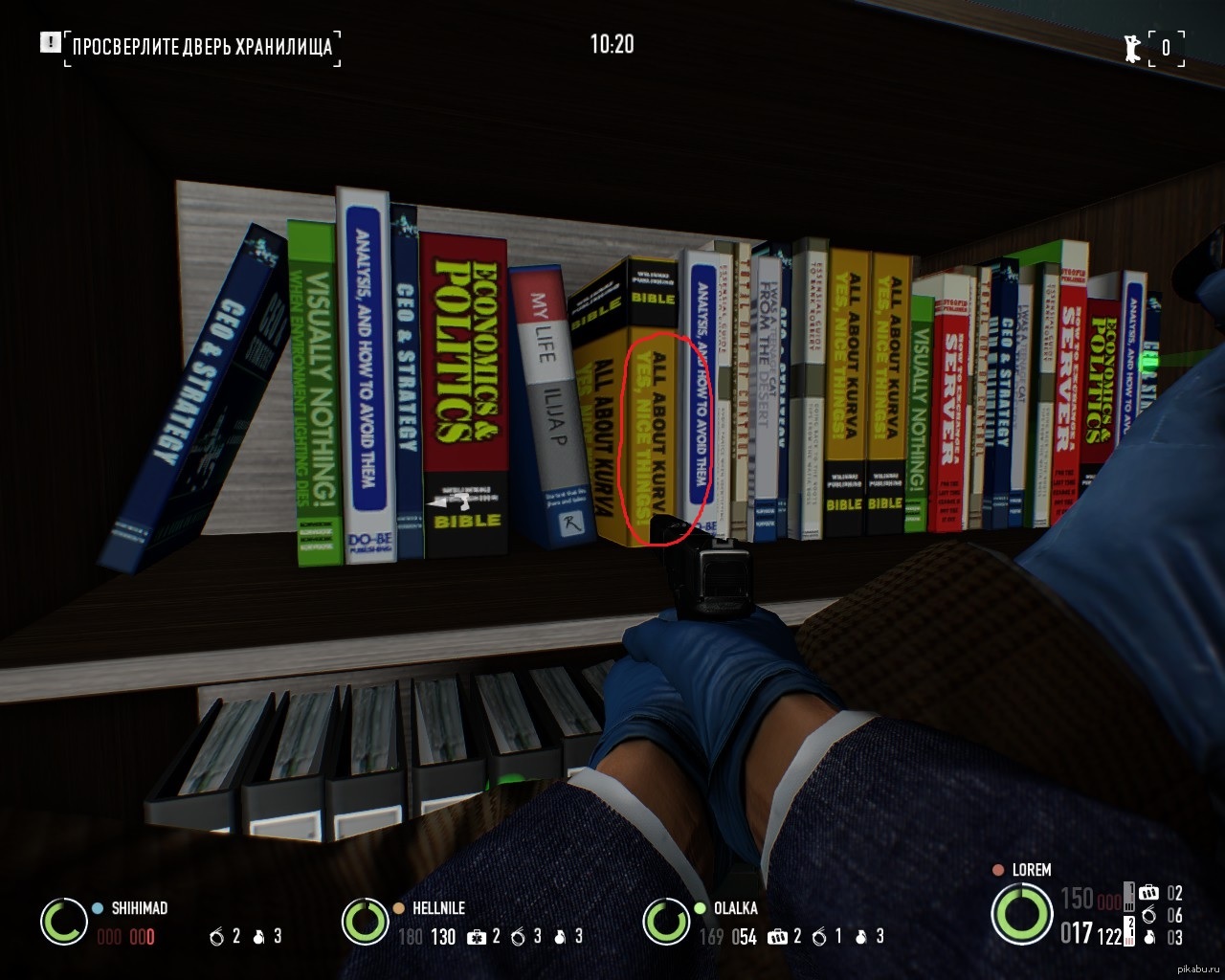Select HELLNILE's health ring

pyautogui.click(x=365, y=922)
